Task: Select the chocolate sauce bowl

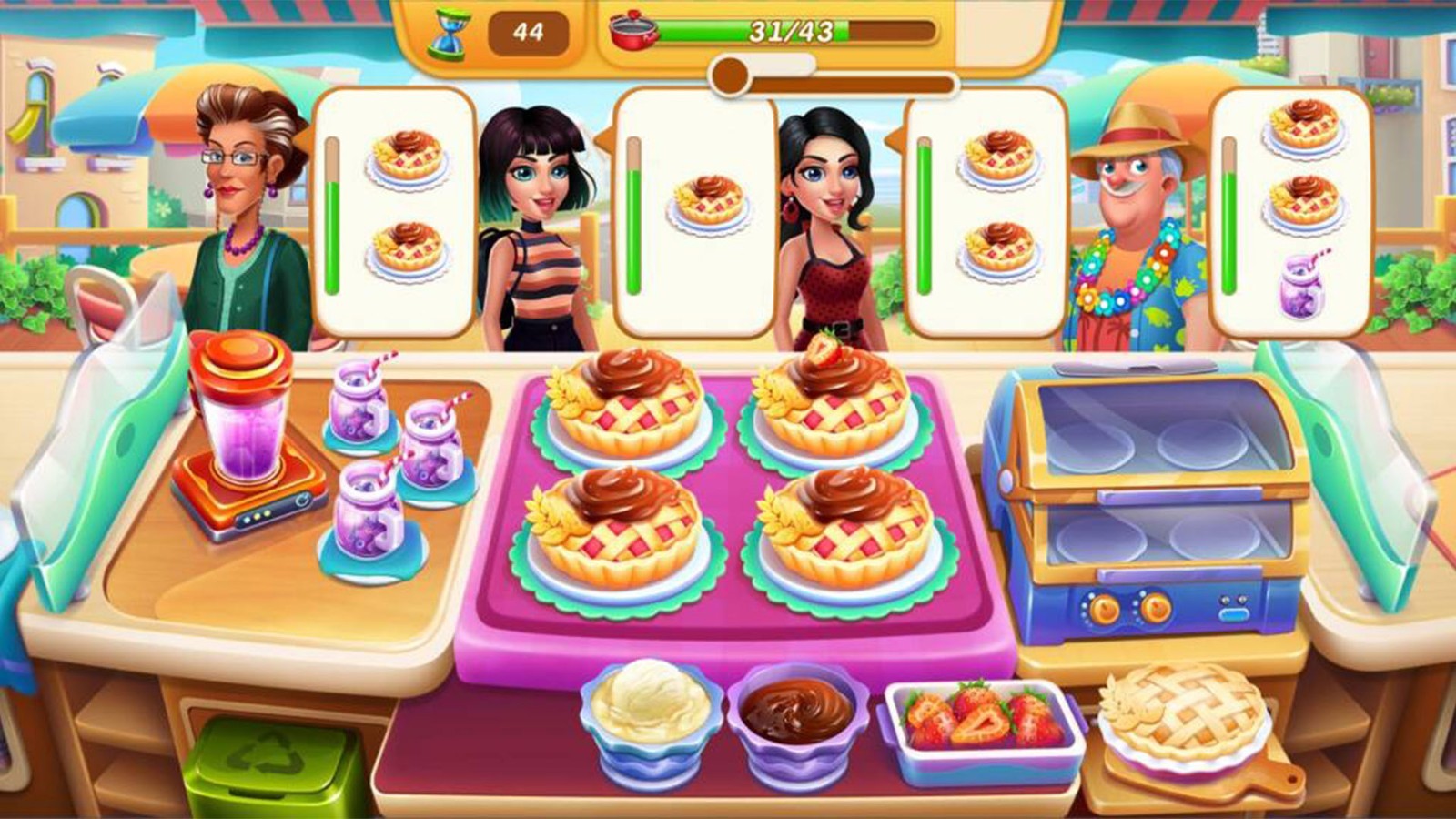Action: click(x=799, y=723)
